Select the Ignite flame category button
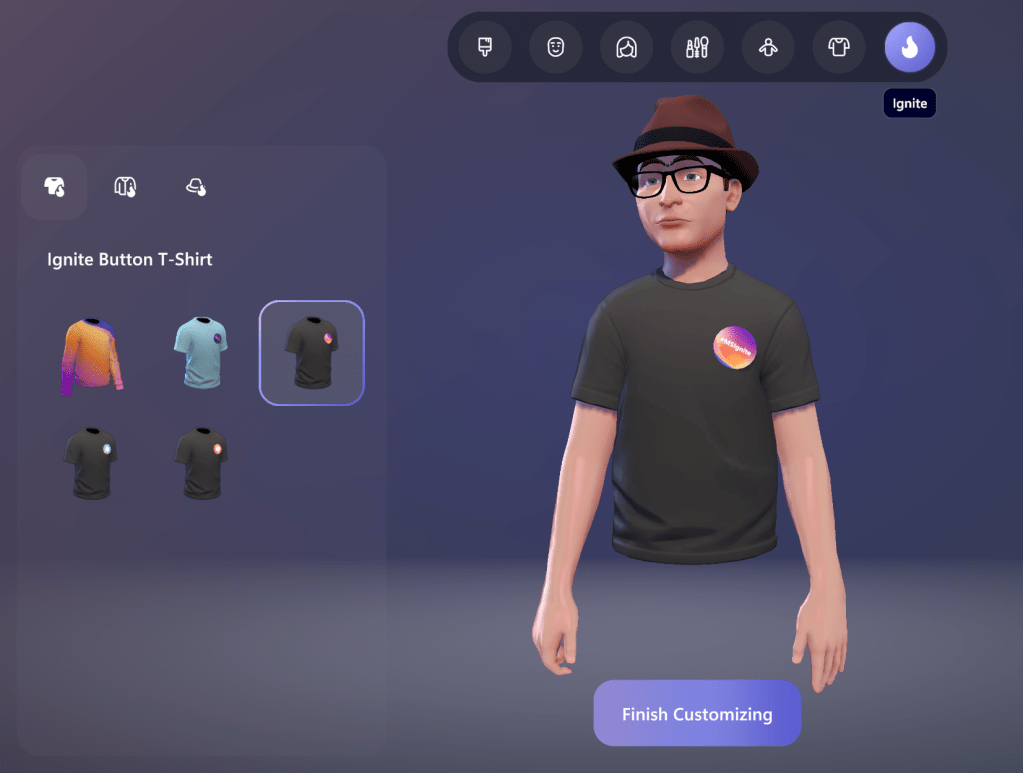Viewport: 1023px width, 773px height. pyautogui.click(x=909, y=47)
